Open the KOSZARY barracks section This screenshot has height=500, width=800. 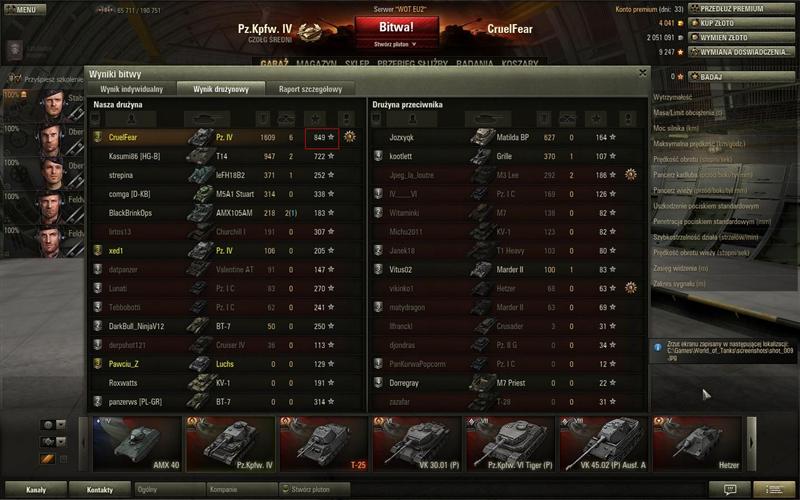click(520, 60)
